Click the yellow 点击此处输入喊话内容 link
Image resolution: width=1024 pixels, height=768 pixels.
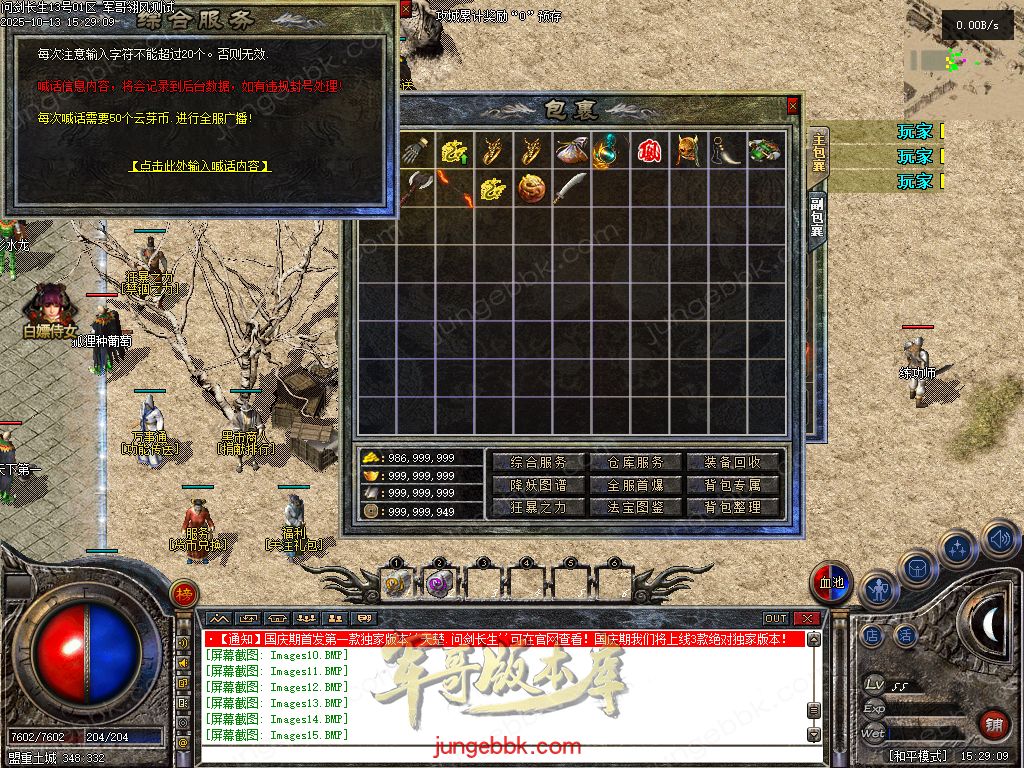(200, 166)
